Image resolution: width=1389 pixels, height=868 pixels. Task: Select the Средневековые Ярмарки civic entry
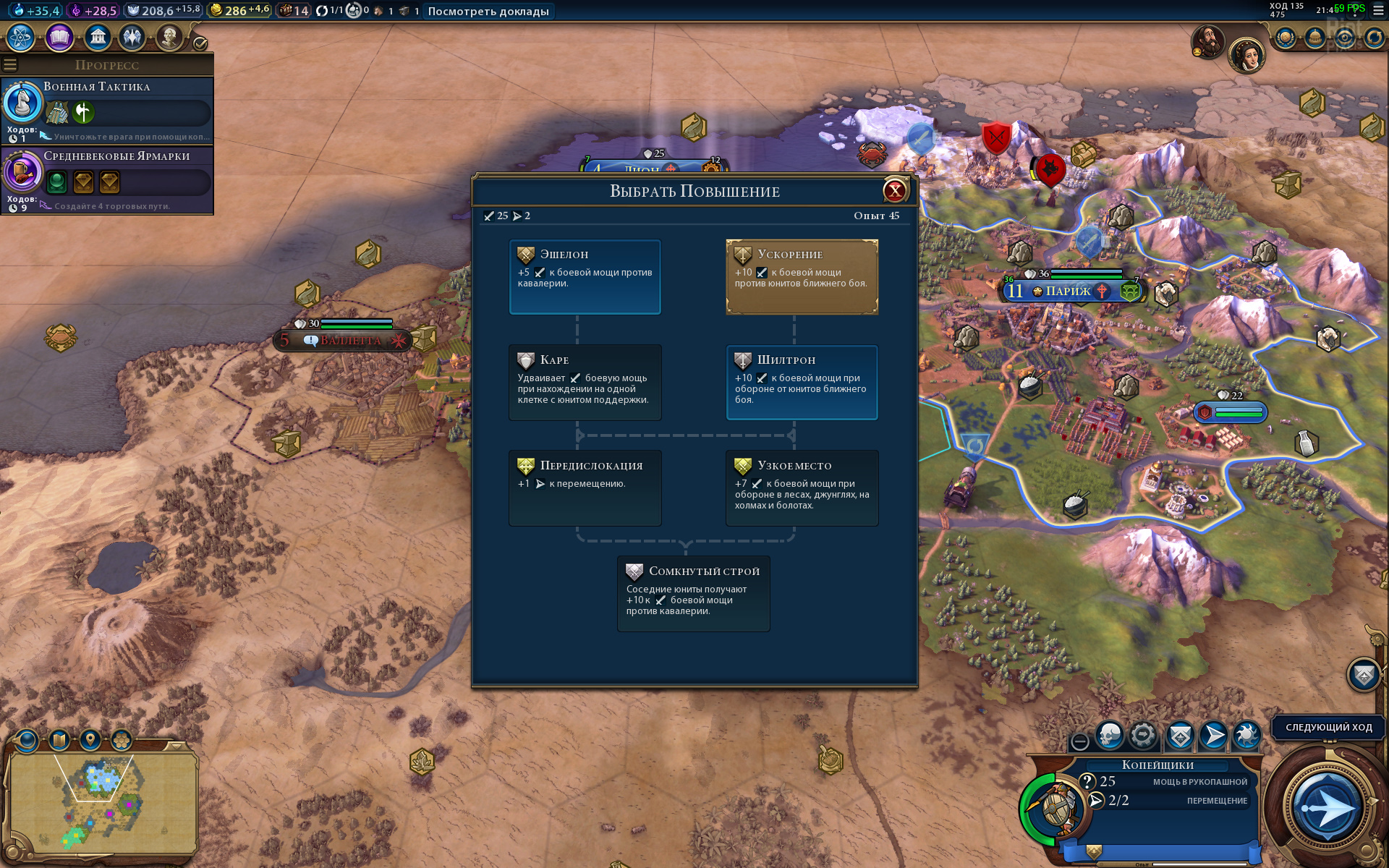[x=107, y=179]
